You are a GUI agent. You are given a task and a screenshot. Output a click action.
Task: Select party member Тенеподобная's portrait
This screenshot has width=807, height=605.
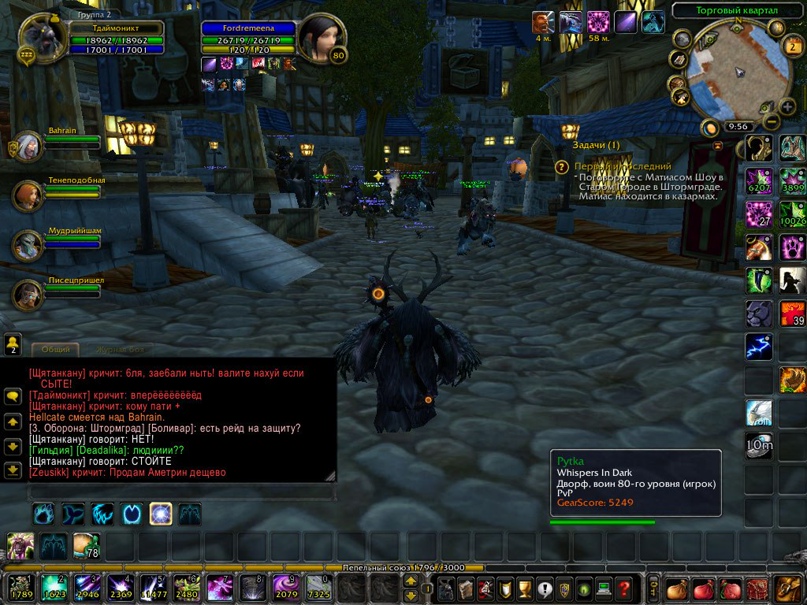tap(29, 196)
